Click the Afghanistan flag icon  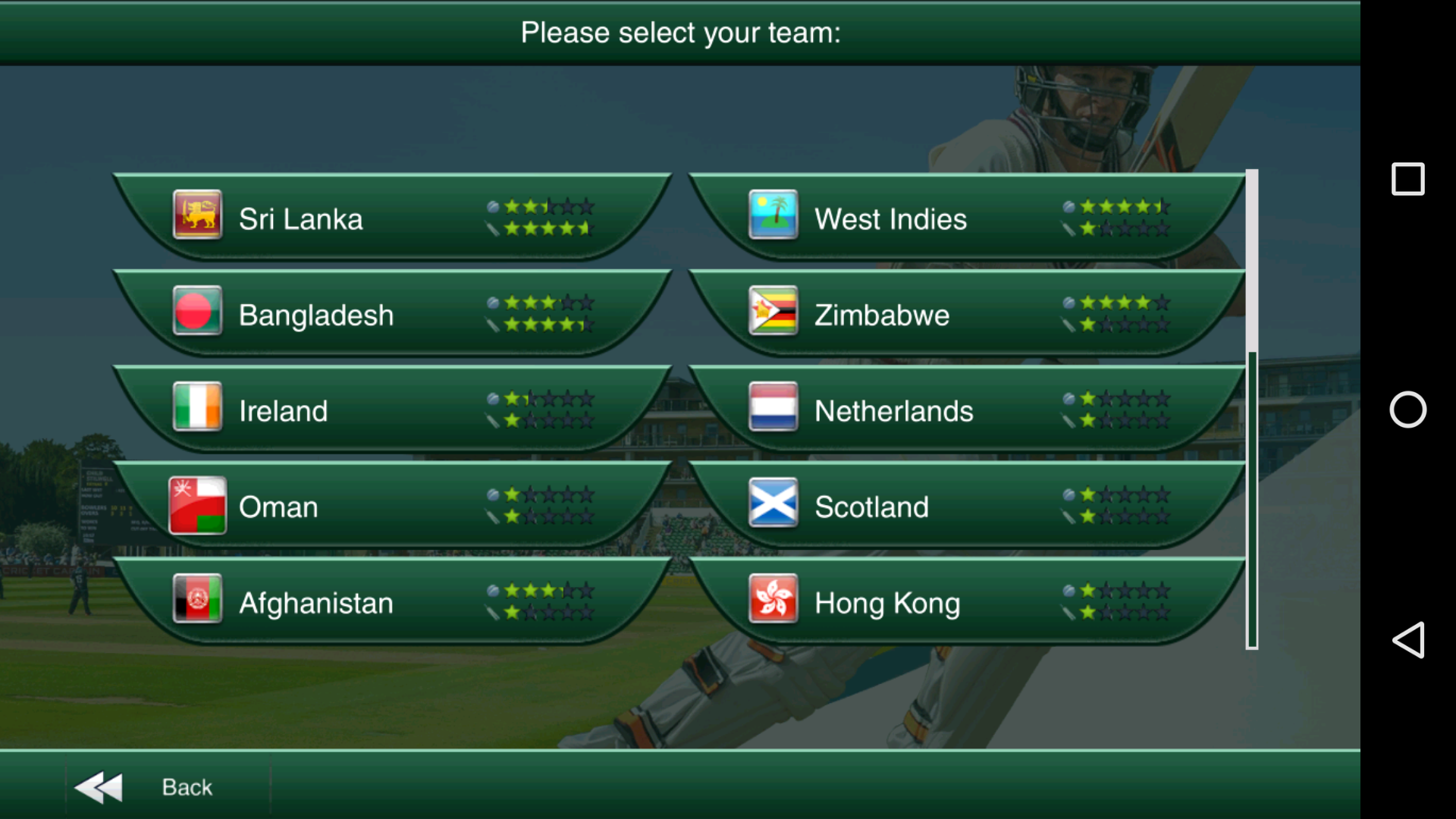[197, 603]
